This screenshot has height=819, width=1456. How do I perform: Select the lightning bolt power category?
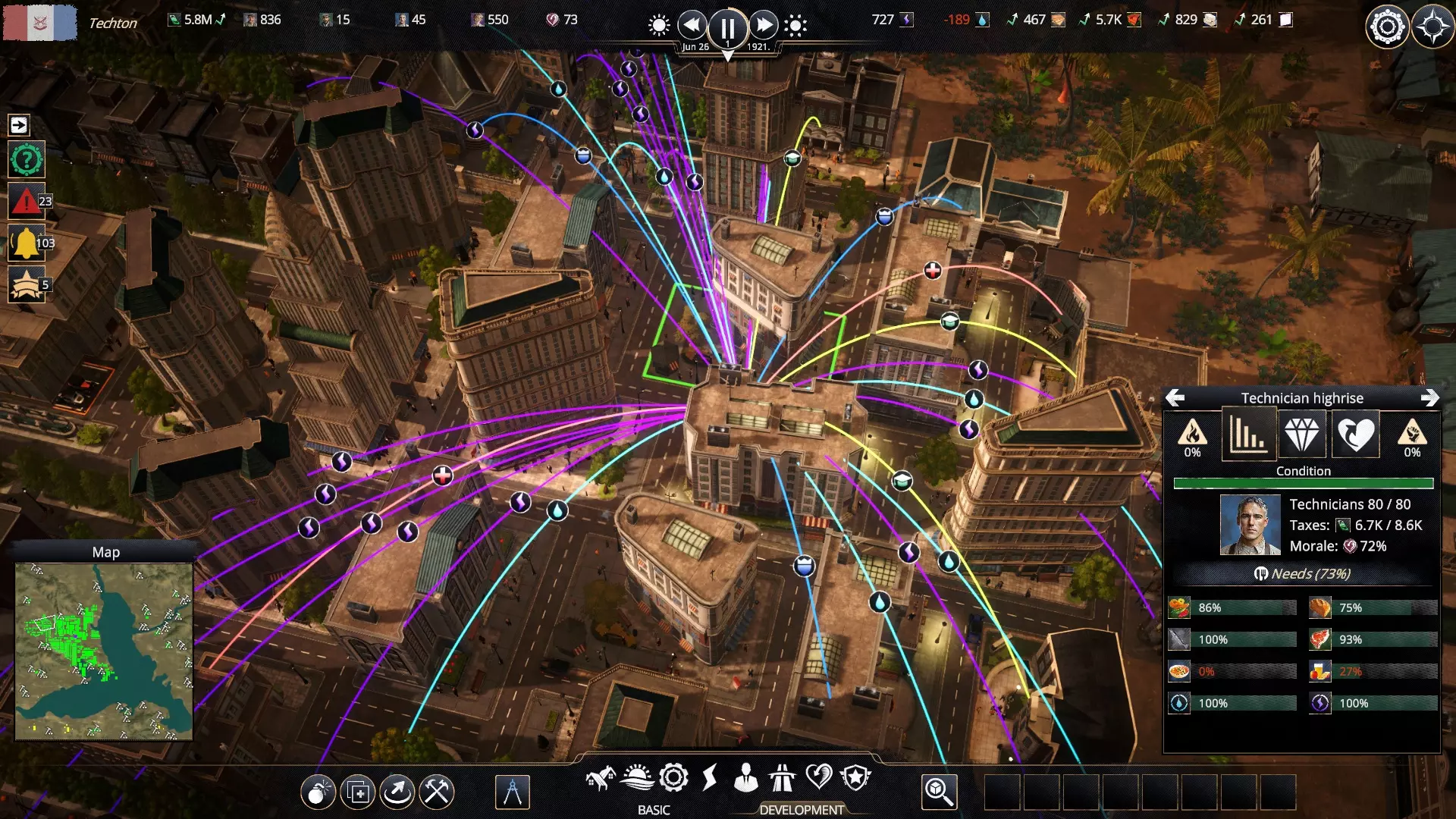(x=710, y=778)
